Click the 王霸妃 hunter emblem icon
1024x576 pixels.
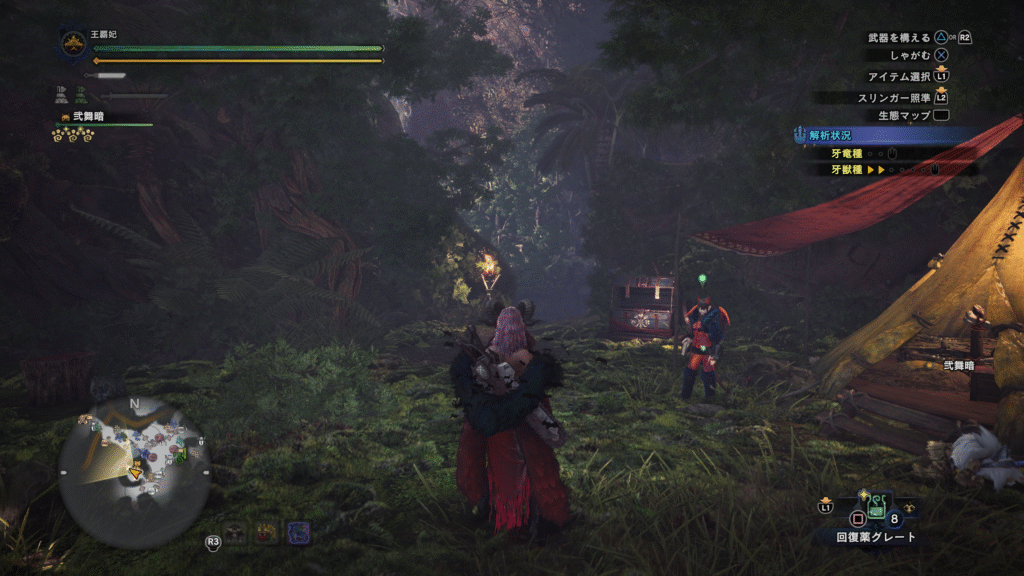point(73,43)
